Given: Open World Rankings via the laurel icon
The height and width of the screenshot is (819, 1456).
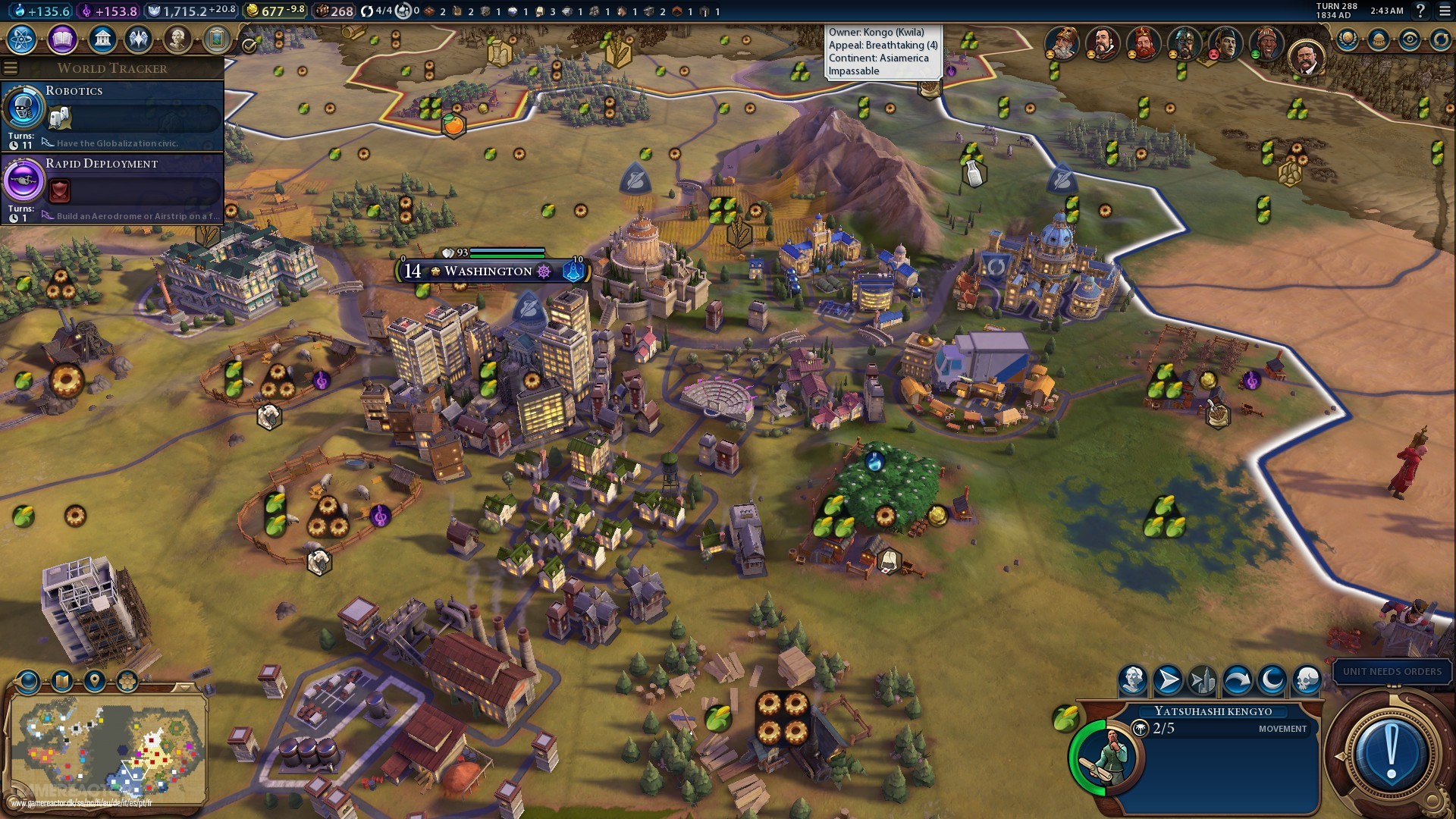Looking at the screenshot, I should 1347,39.
